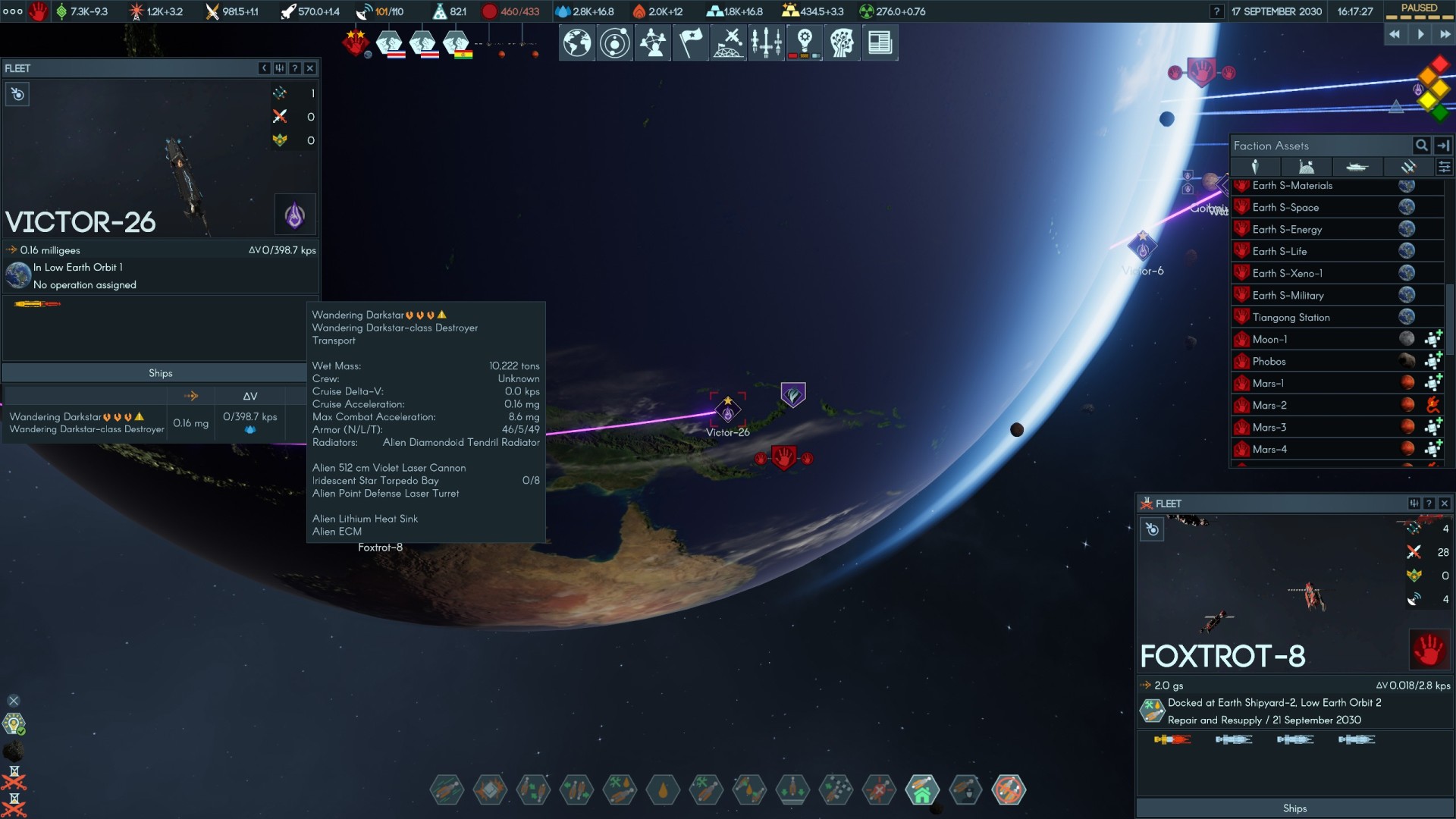Open the research lightbulb screen

click(805, 42)
